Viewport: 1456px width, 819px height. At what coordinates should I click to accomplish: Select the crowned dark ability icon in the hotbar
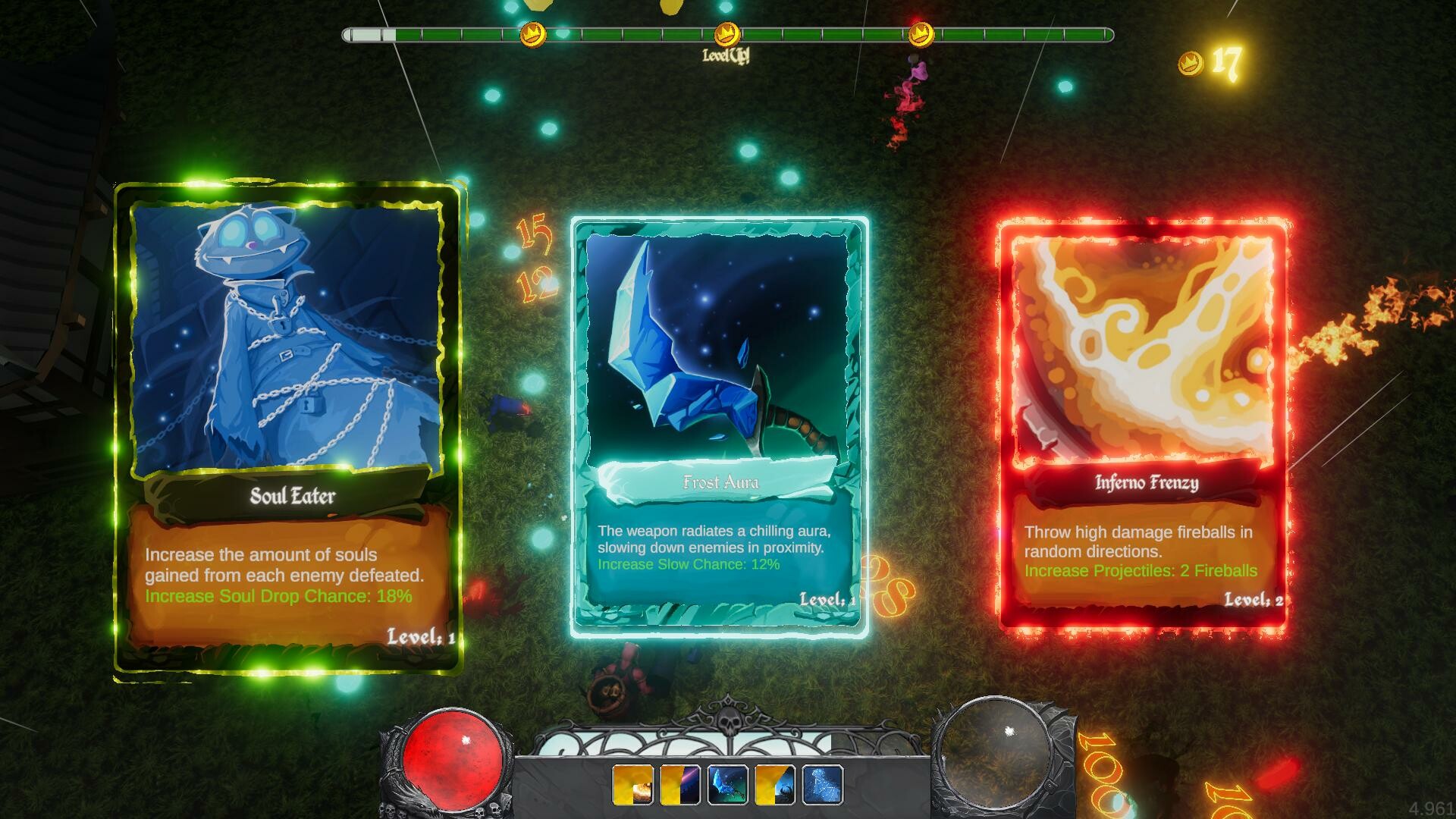click(x=774, y=789)
